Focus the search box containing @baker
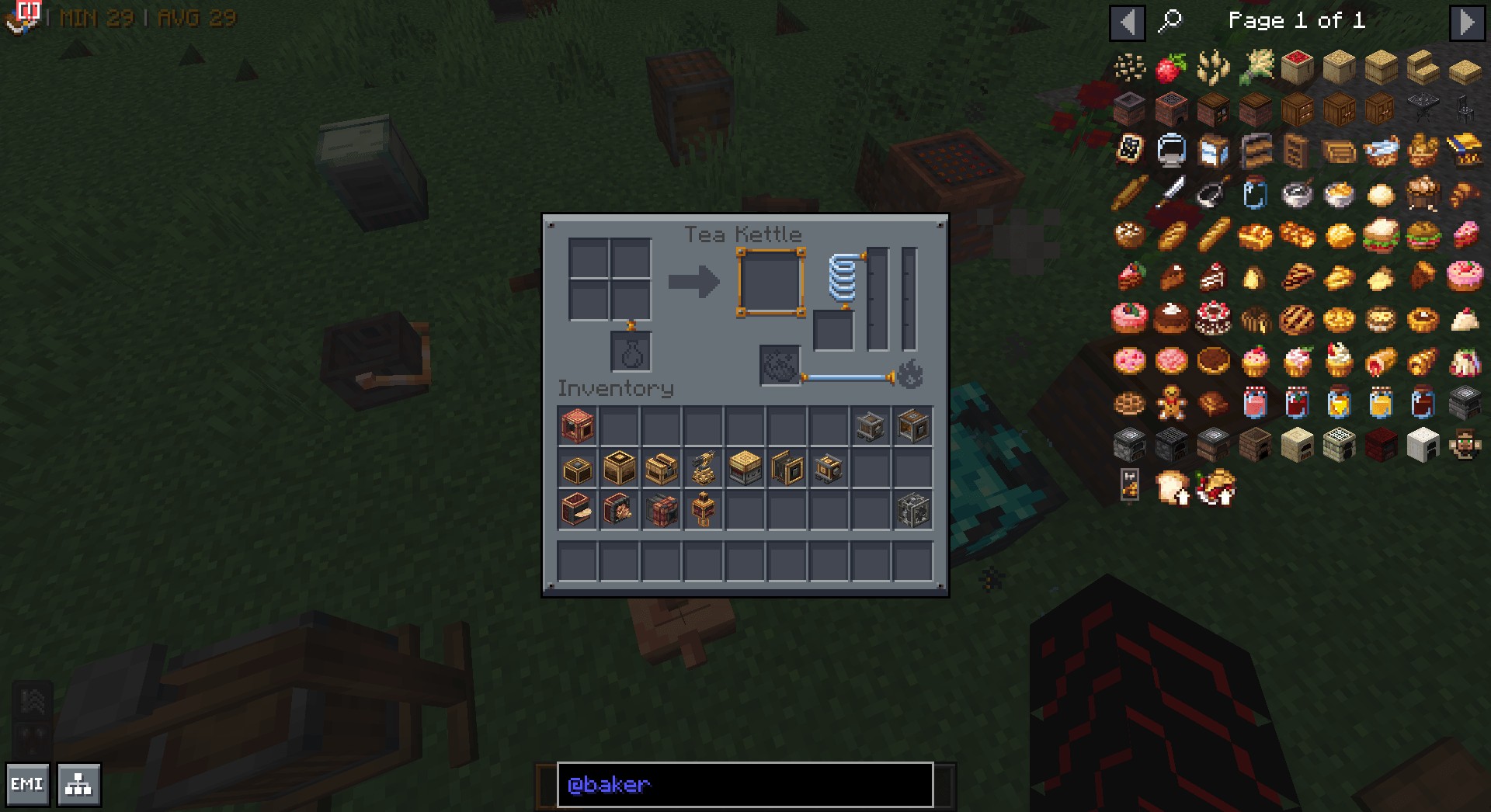This screenshot has height=812, width=1491. tap(745, 784)
